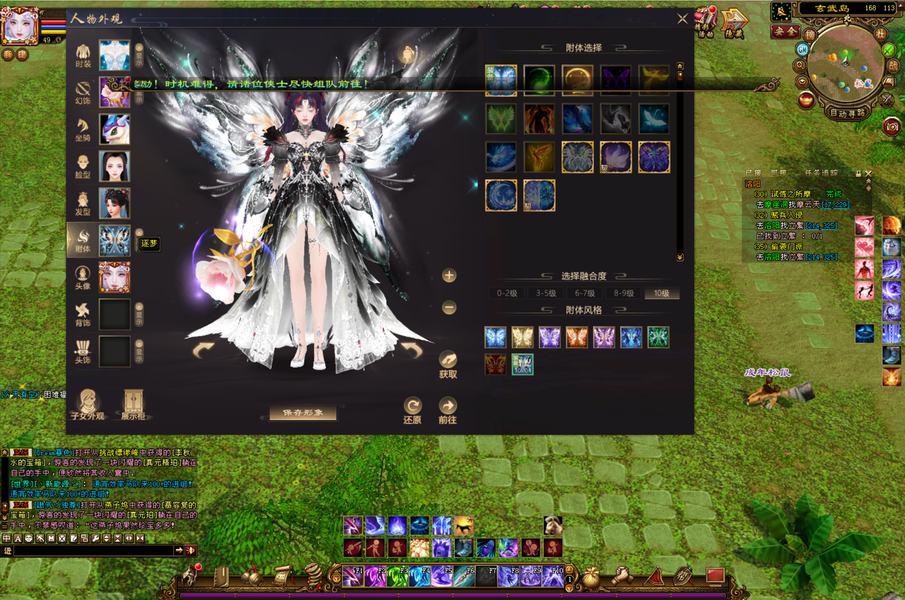This screenshot has width=905, height=600.
Task: Select the 0-2级 fusion level option
Action: [x=507, y=294]
